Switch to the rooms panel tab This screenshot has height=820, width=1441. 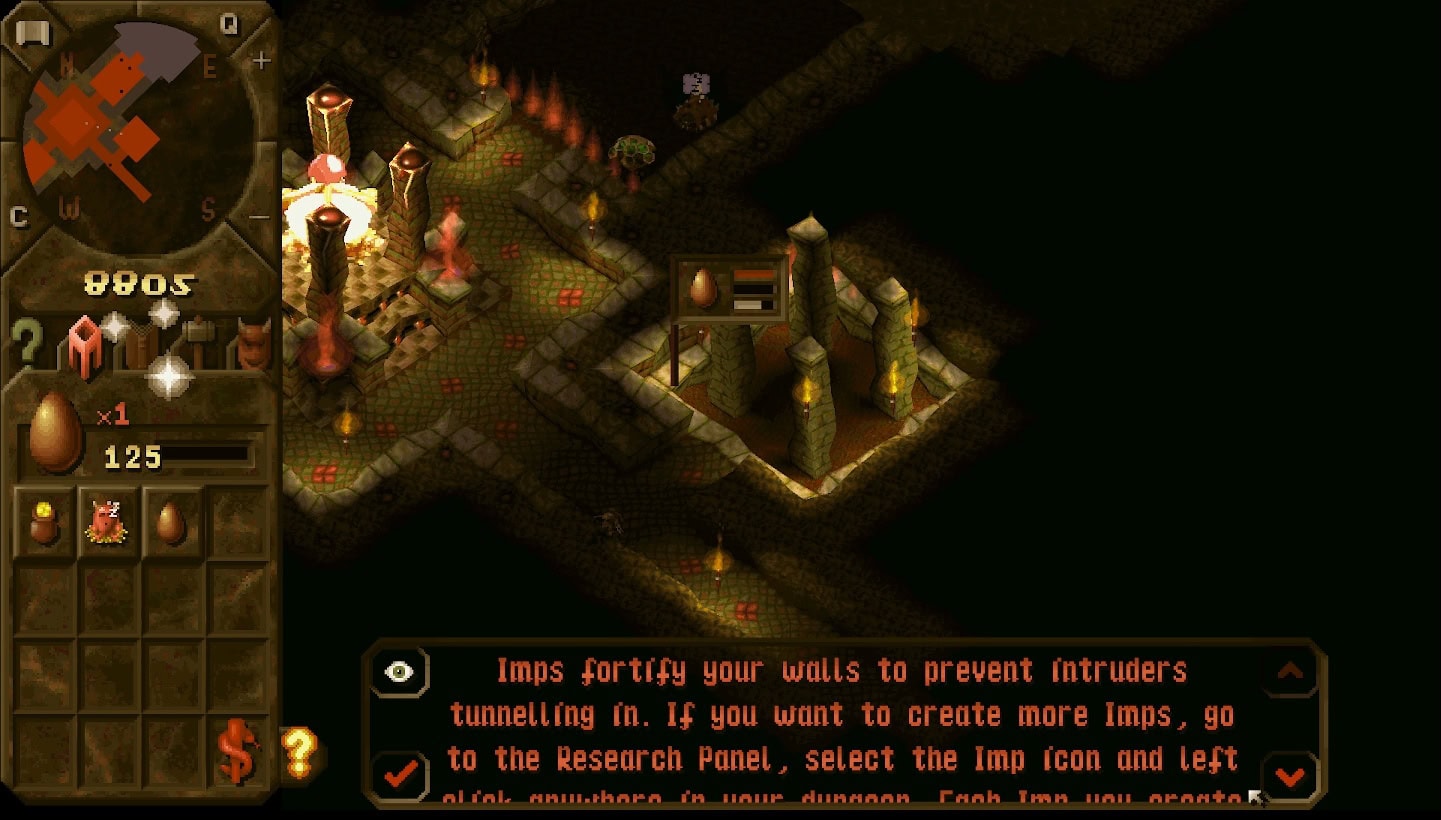(x=84, y=345)
